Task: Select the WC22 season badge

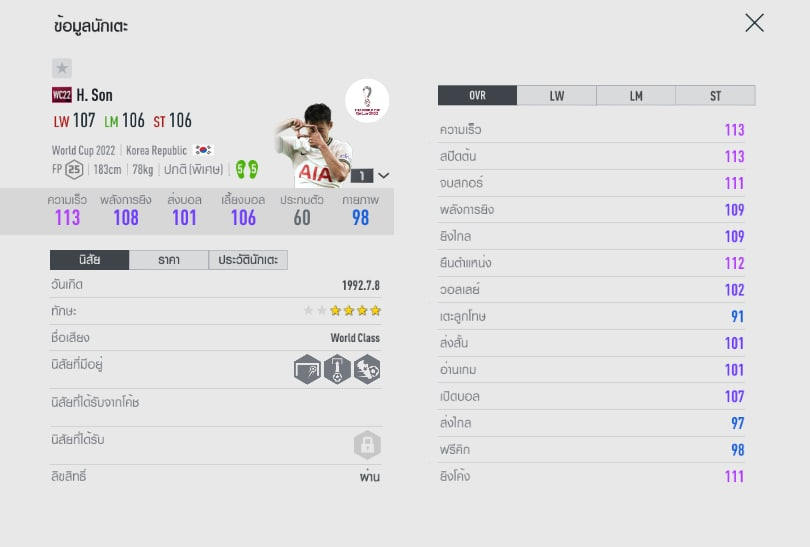Action: (x=61, y=96)
